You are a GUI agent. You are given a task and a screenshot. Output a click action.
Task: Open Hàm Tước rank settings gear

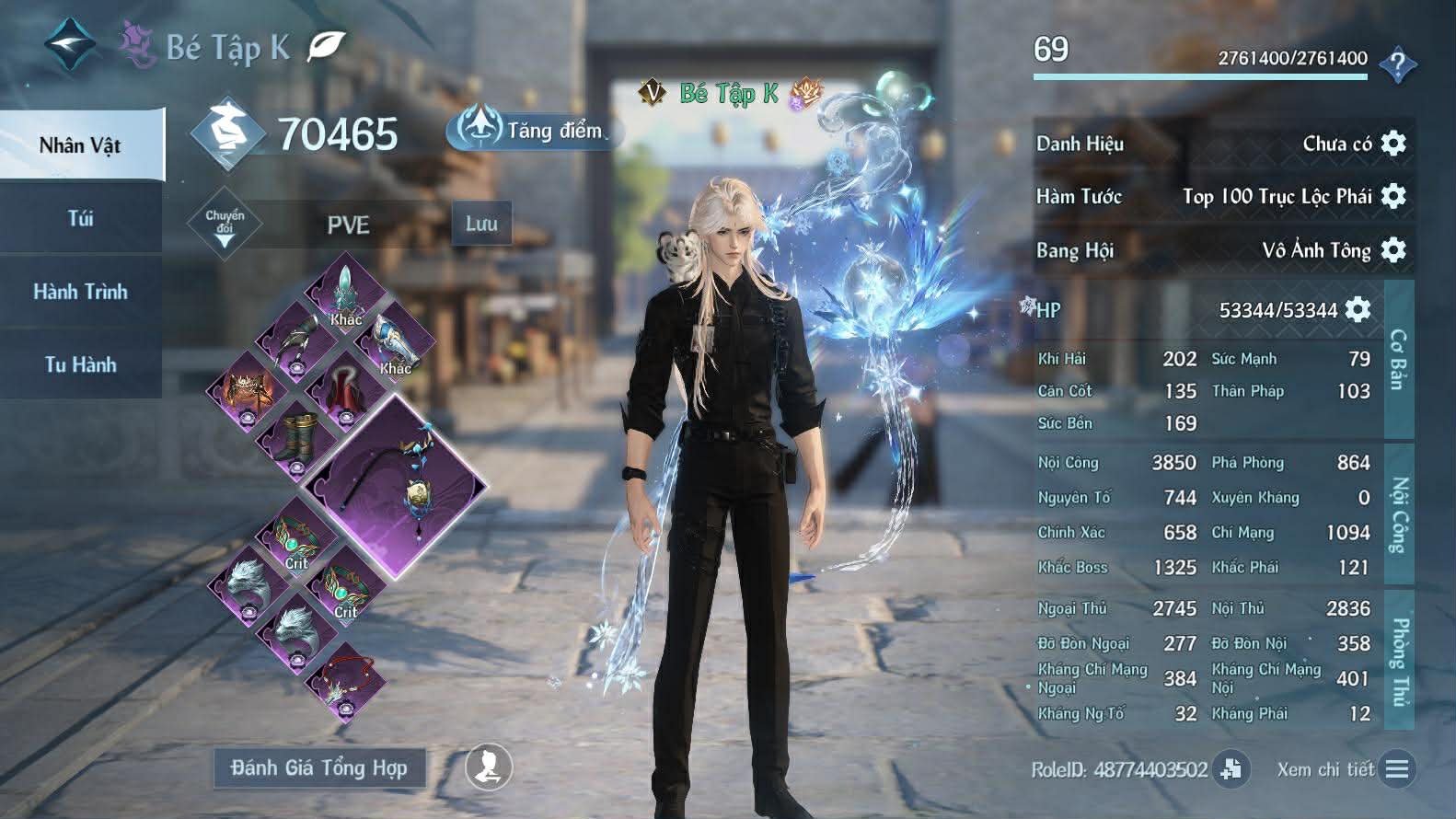click(1393, 196)
